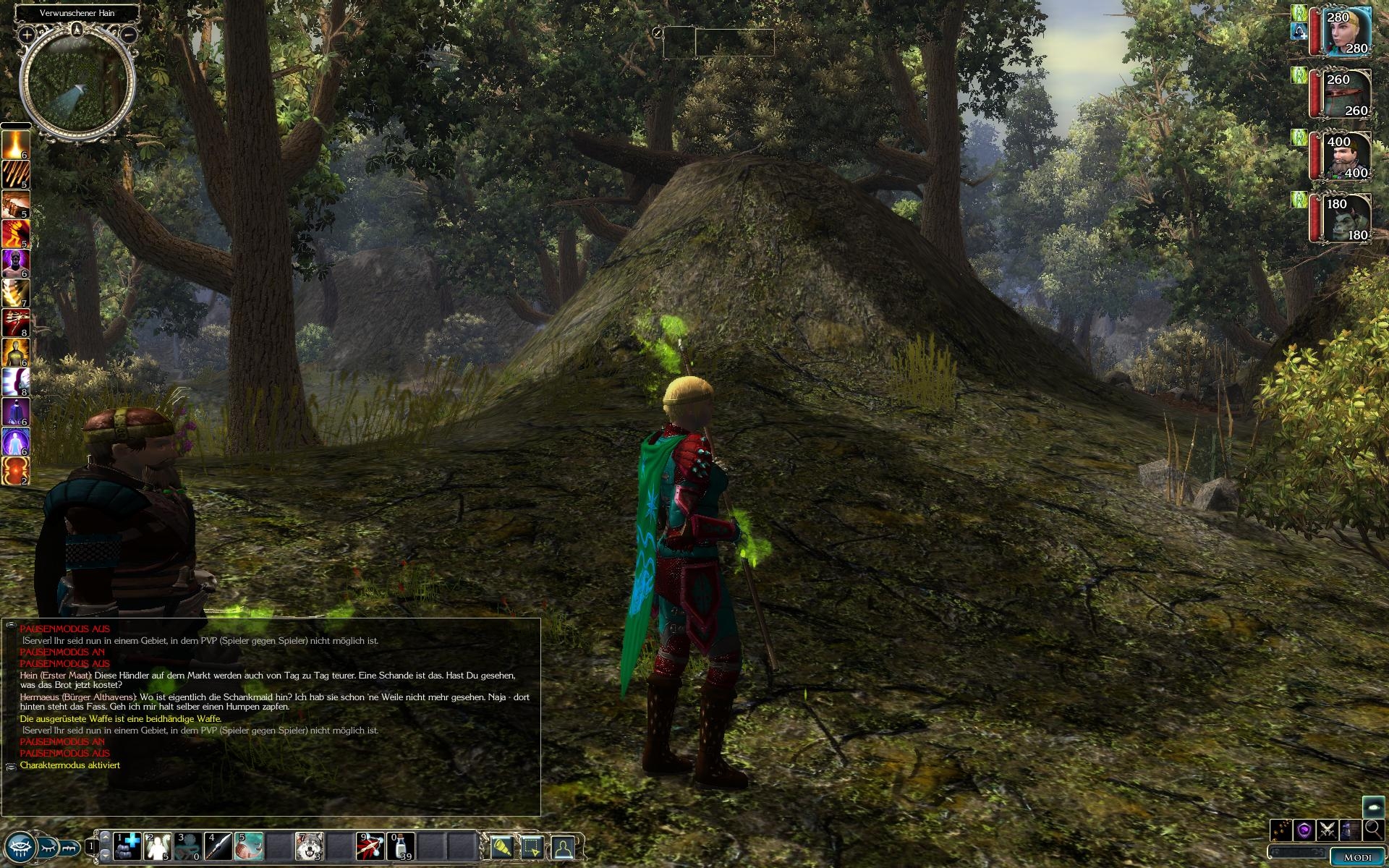Select the blonde female character portrait
This screenshot has width=1389, height=868.
(1346, 33)
